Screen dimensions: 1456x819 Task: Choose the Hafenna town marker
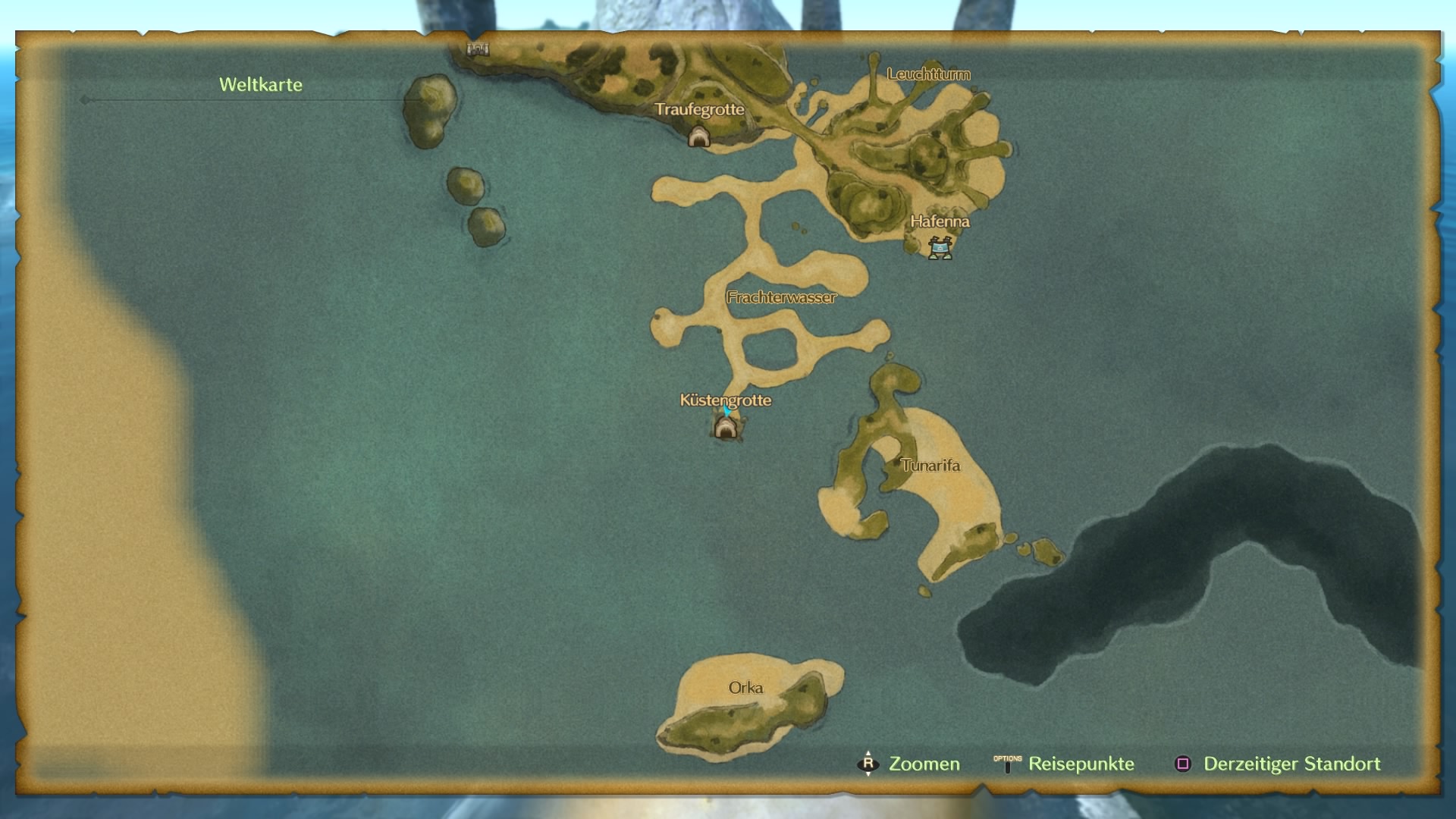[x=940, y=247]
